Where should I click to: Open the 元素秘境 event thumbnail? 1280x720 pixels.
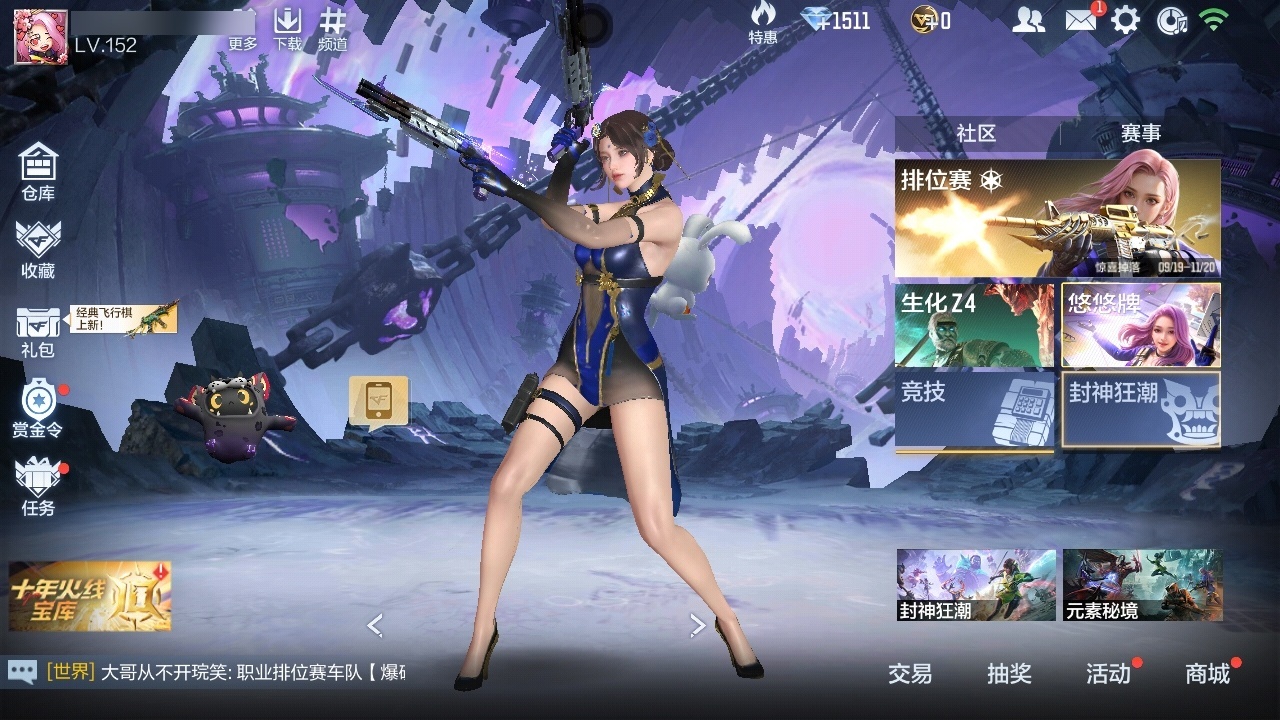tap(1142, 585)
